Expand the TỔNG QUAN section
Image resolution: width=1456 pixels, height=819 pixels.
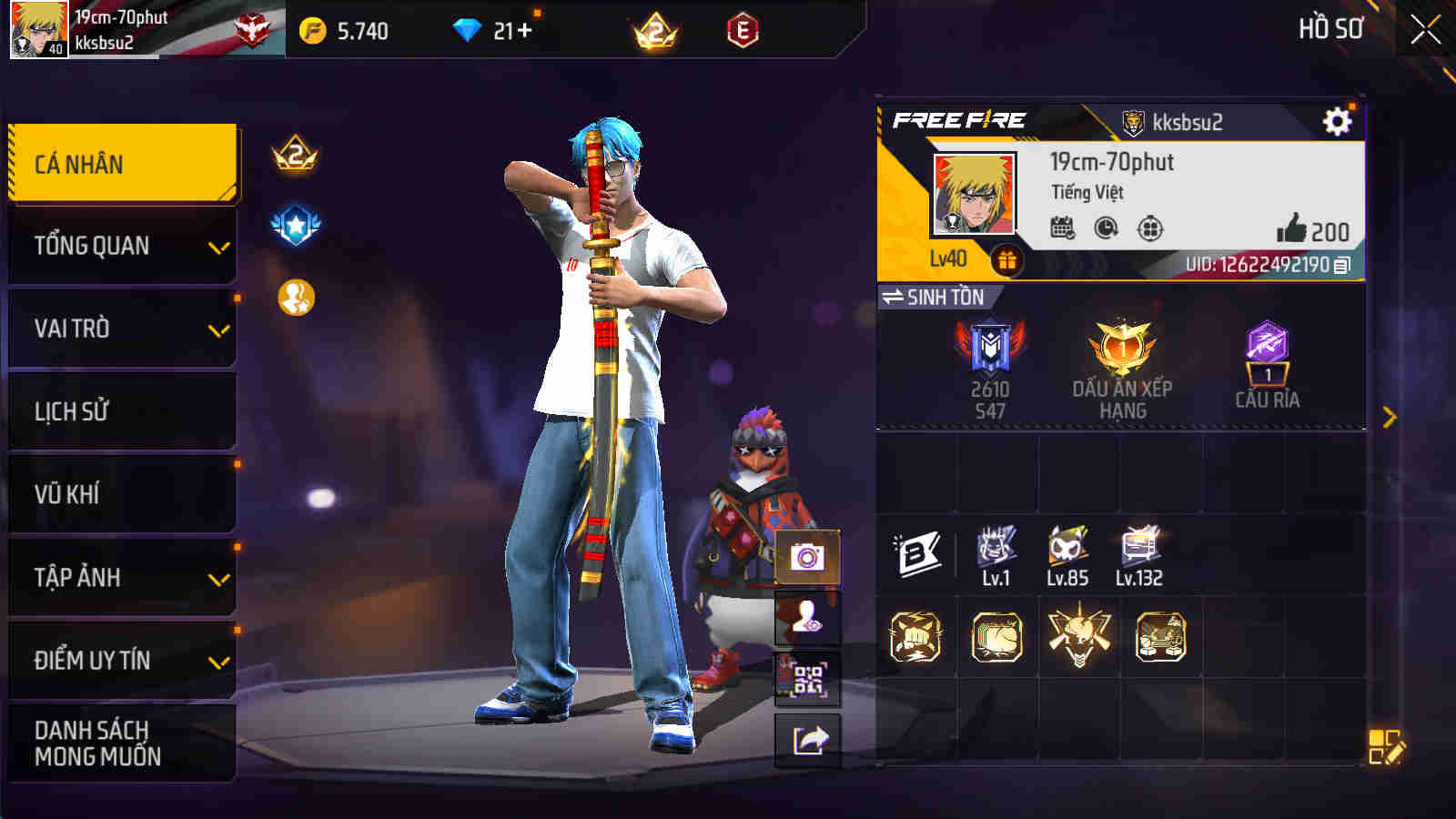123,245
